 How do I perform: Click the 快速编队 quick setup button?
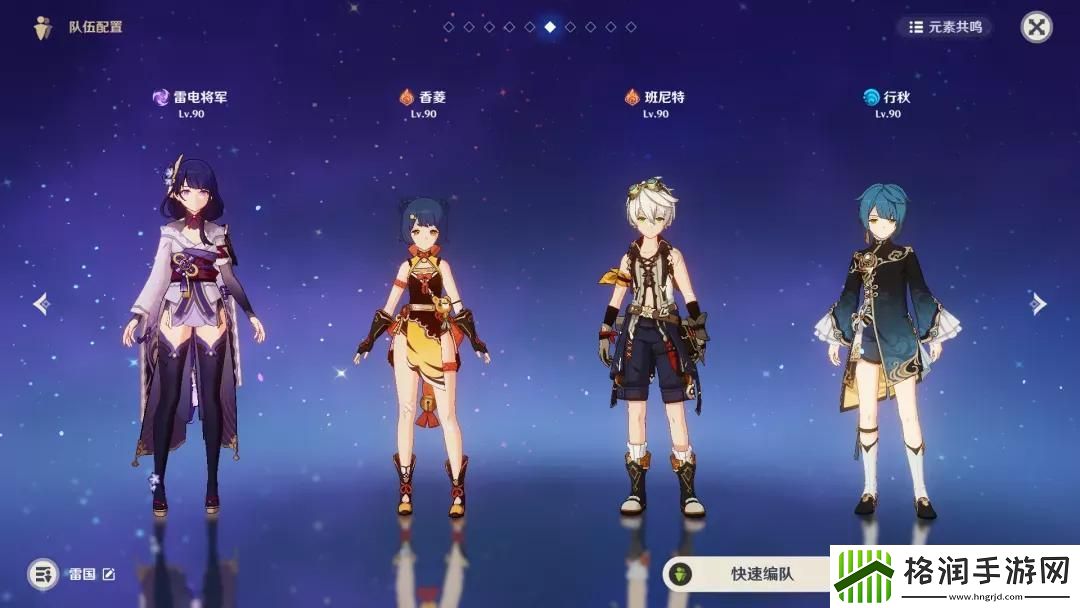click(x=748, y=574)
